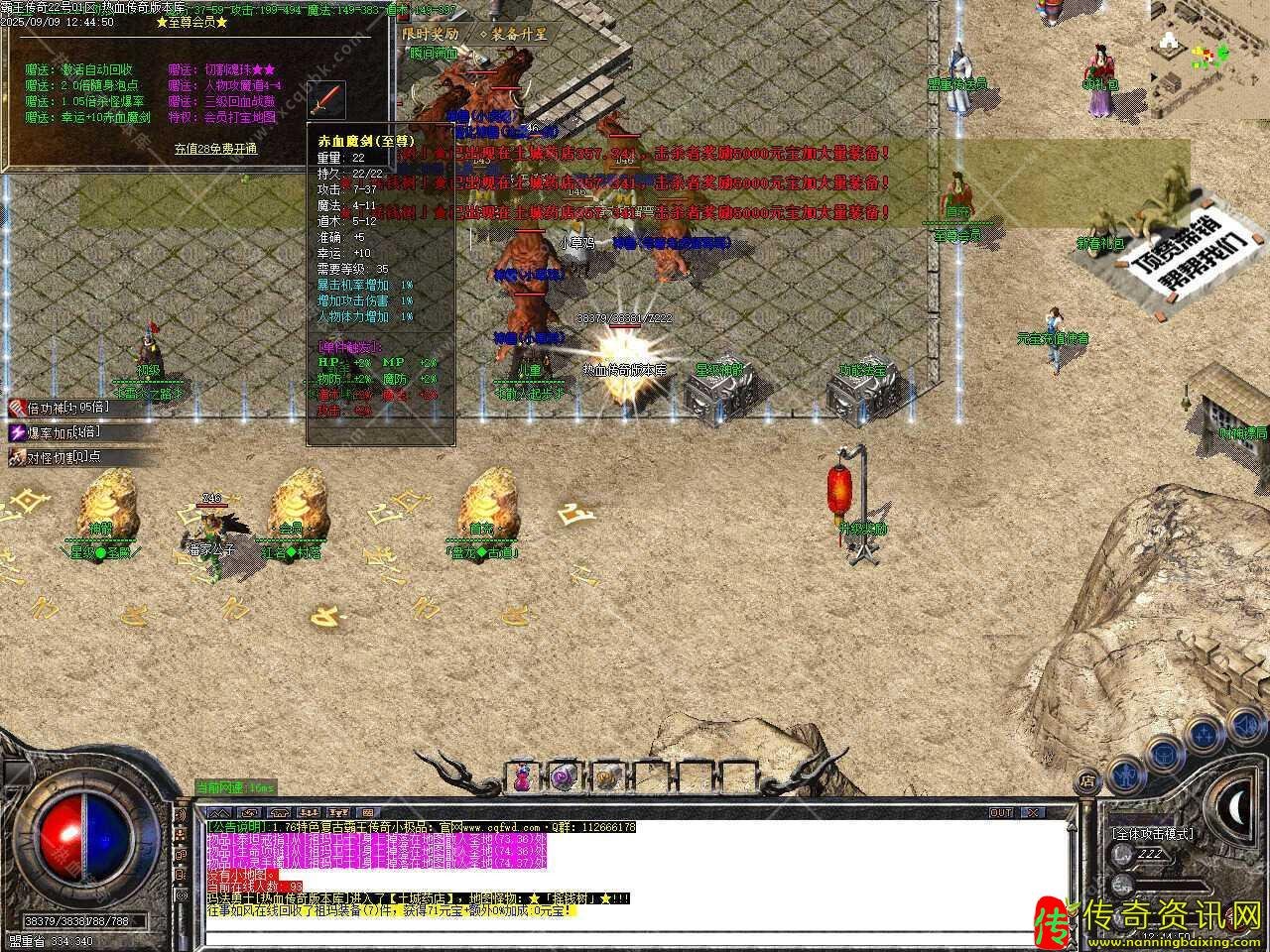
Task: Open the skills round button
Action: [1205, 733]
